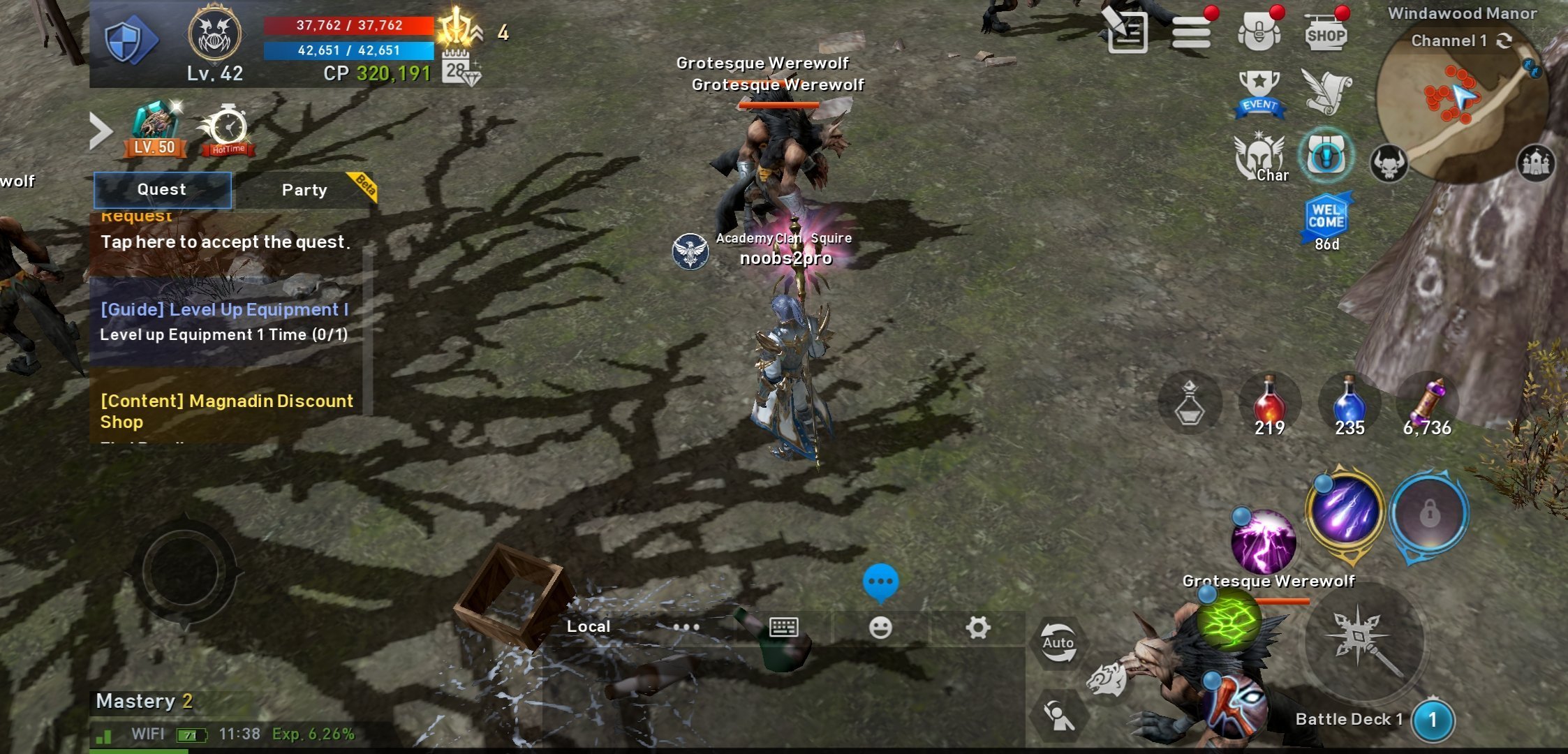1568x754 pixels.
Task: Switch to the Party tab
Action: tap(304, 190)
